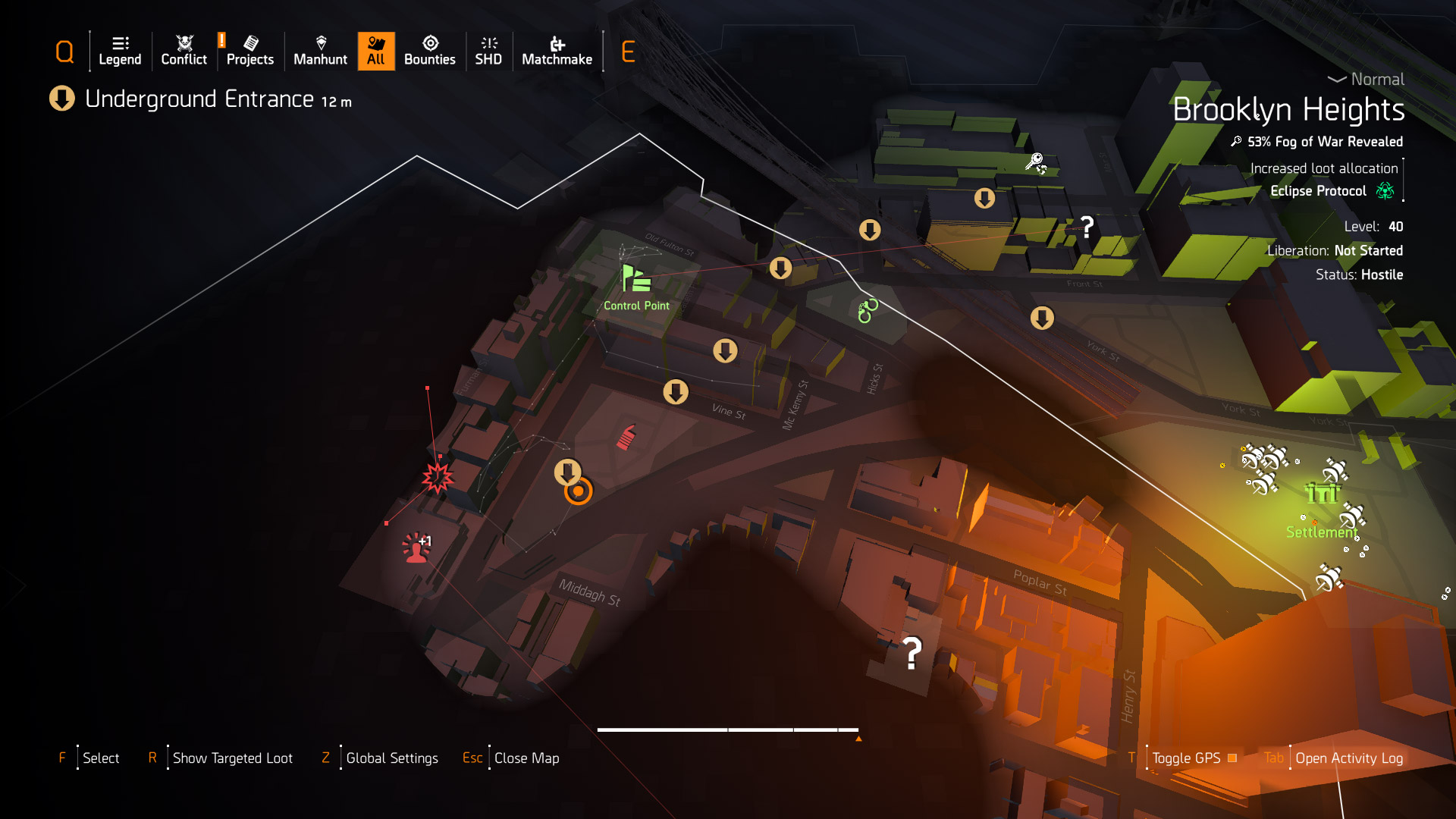1456x819 pixels.
Task: Open the Projects tab
Action: pos(249,52)
